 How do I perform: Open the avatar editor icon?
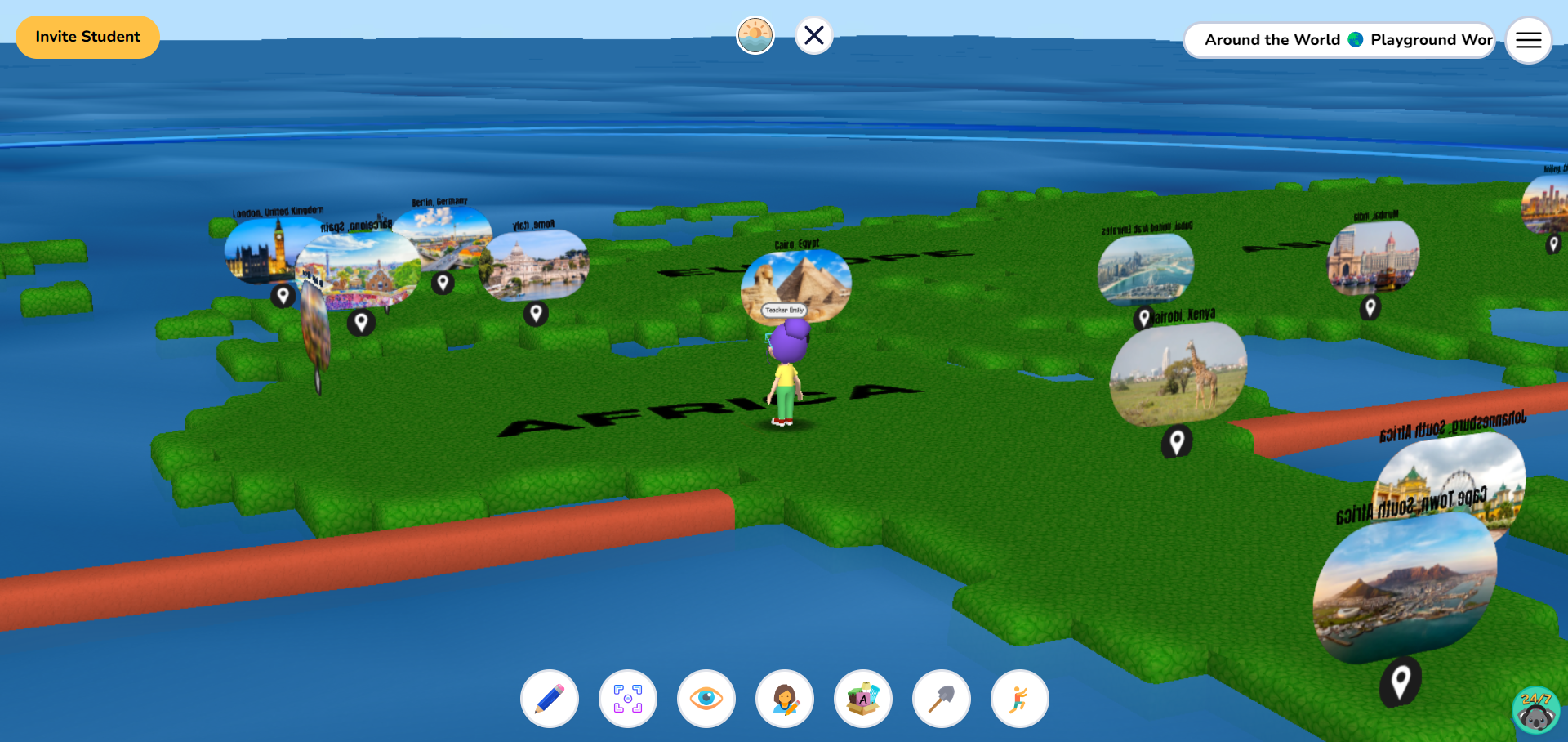(x=784, y=699)
